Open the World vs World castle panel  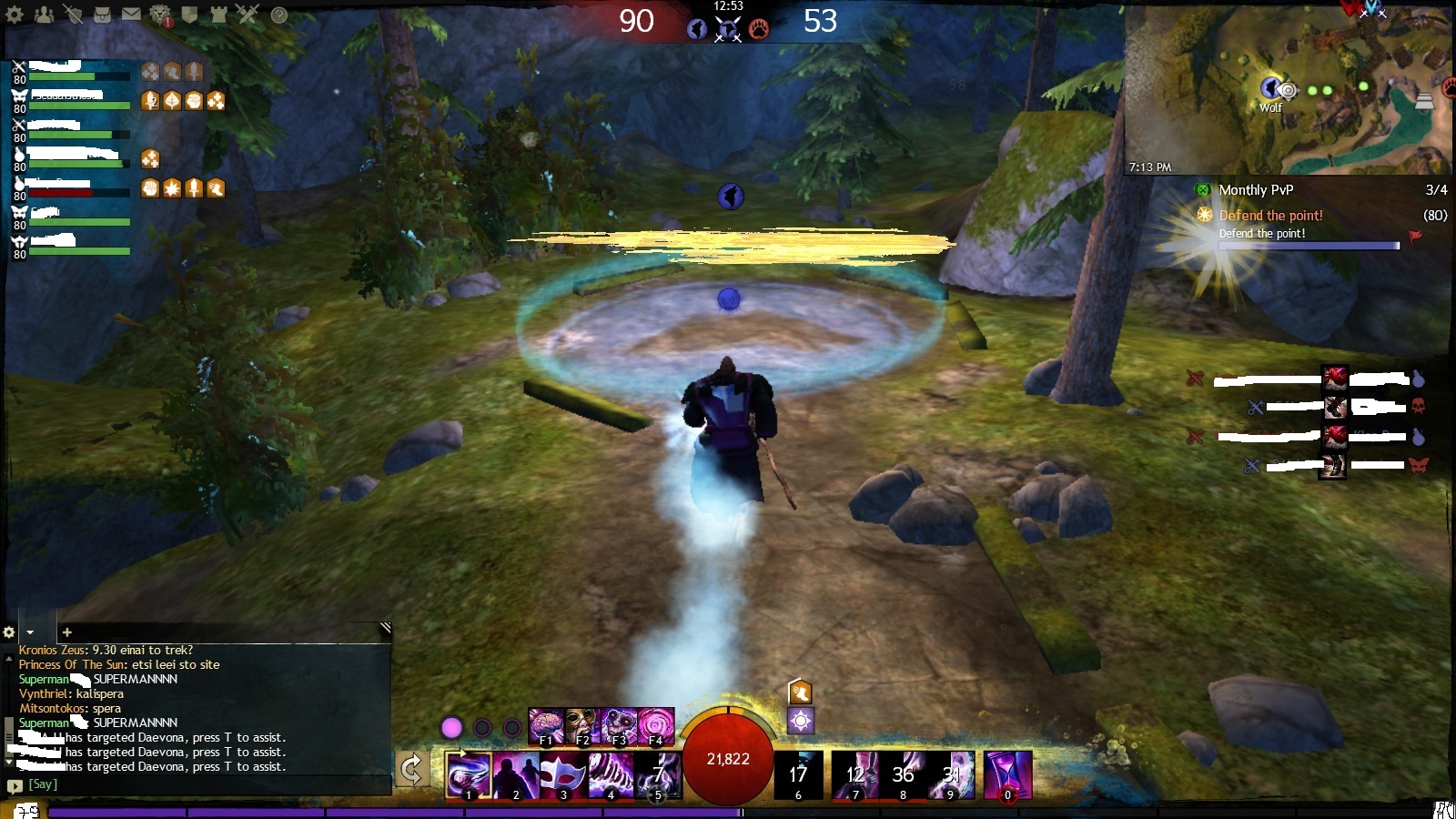pyautogui.click(x=218, y=15)
